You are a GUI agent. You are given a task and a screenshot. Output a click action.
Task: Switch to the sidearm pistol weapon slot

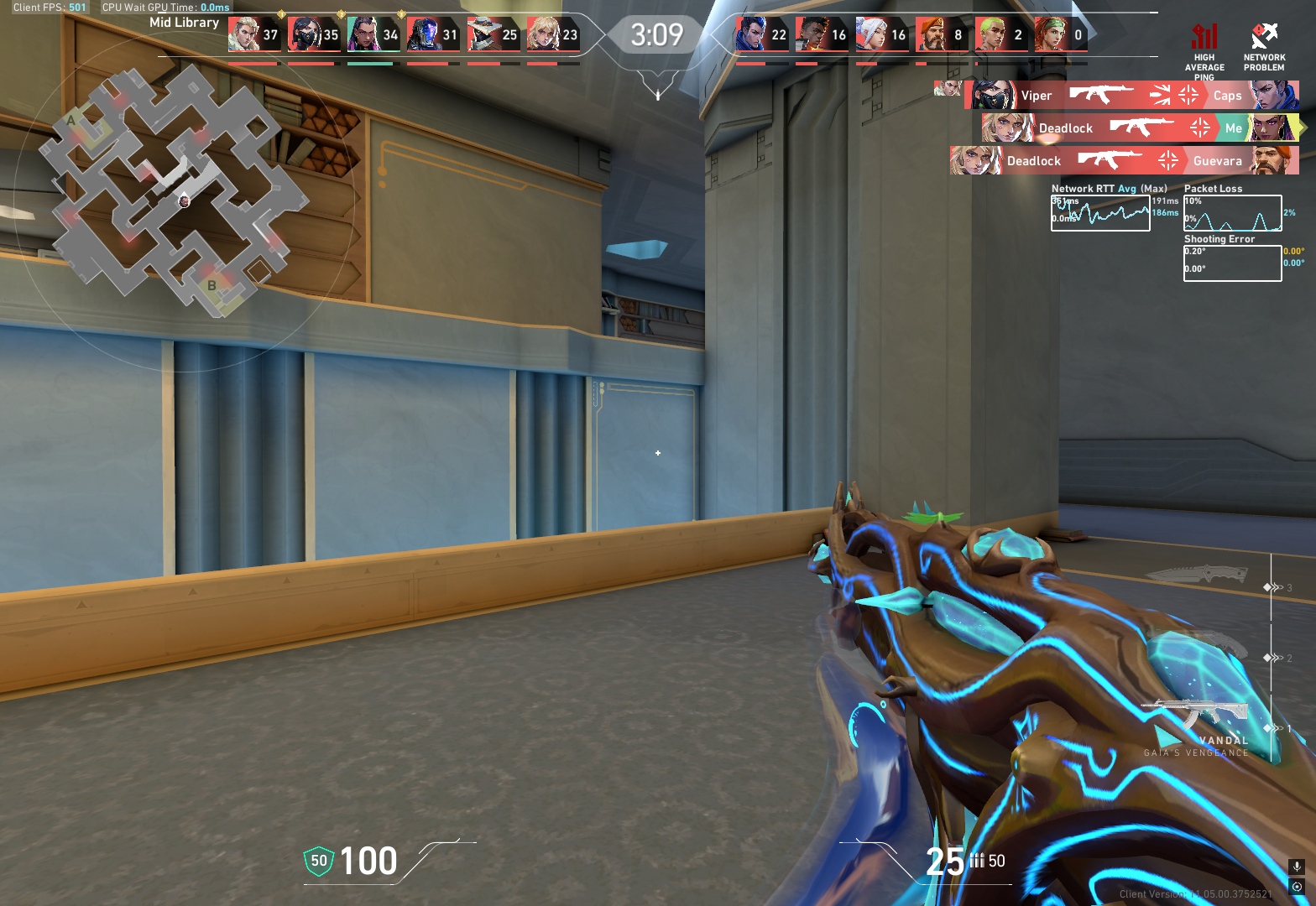[x=1209, y=648]
